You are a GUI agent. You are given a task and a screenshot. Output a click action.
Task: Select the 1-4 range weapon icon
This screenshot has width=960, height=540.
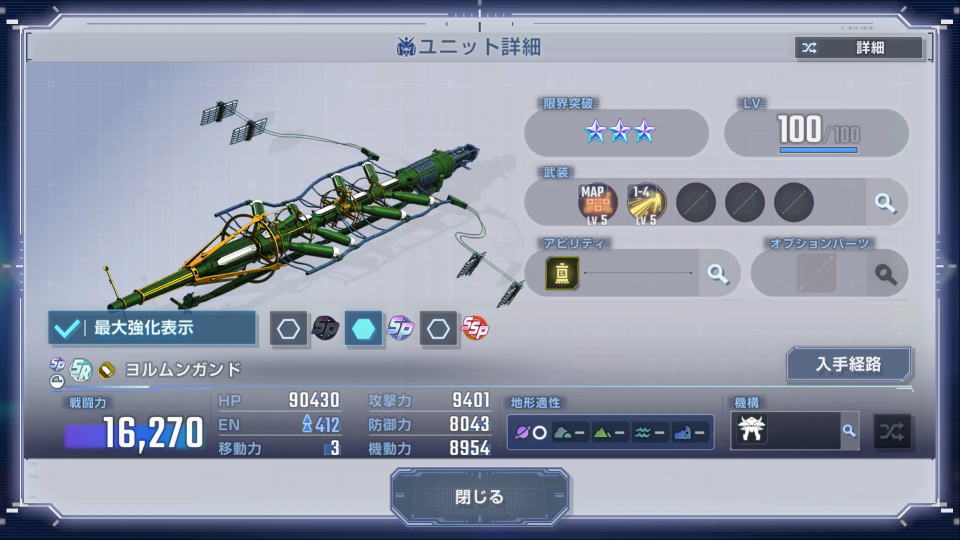(646, 202)
